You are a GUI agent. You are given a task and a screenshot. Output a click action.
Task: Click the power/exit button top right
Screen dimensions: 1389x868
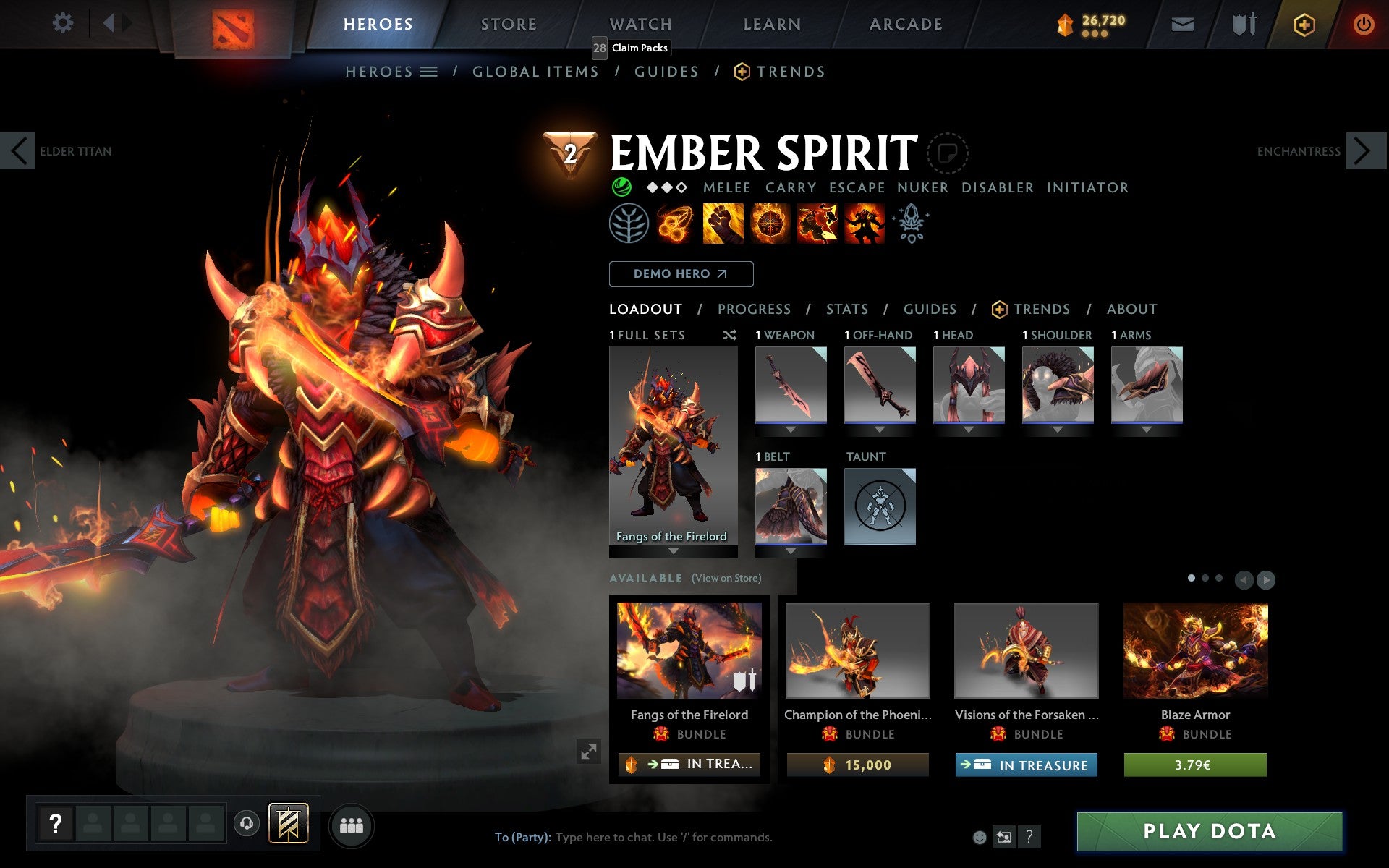(x=1362, y=24)
